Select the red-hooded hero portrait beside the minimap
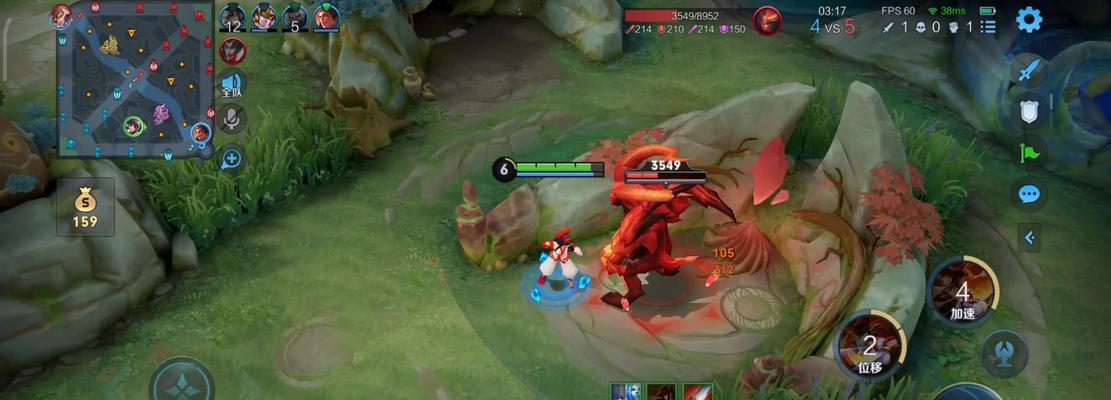The image size is (1111, 400). (x=232, y=50)
